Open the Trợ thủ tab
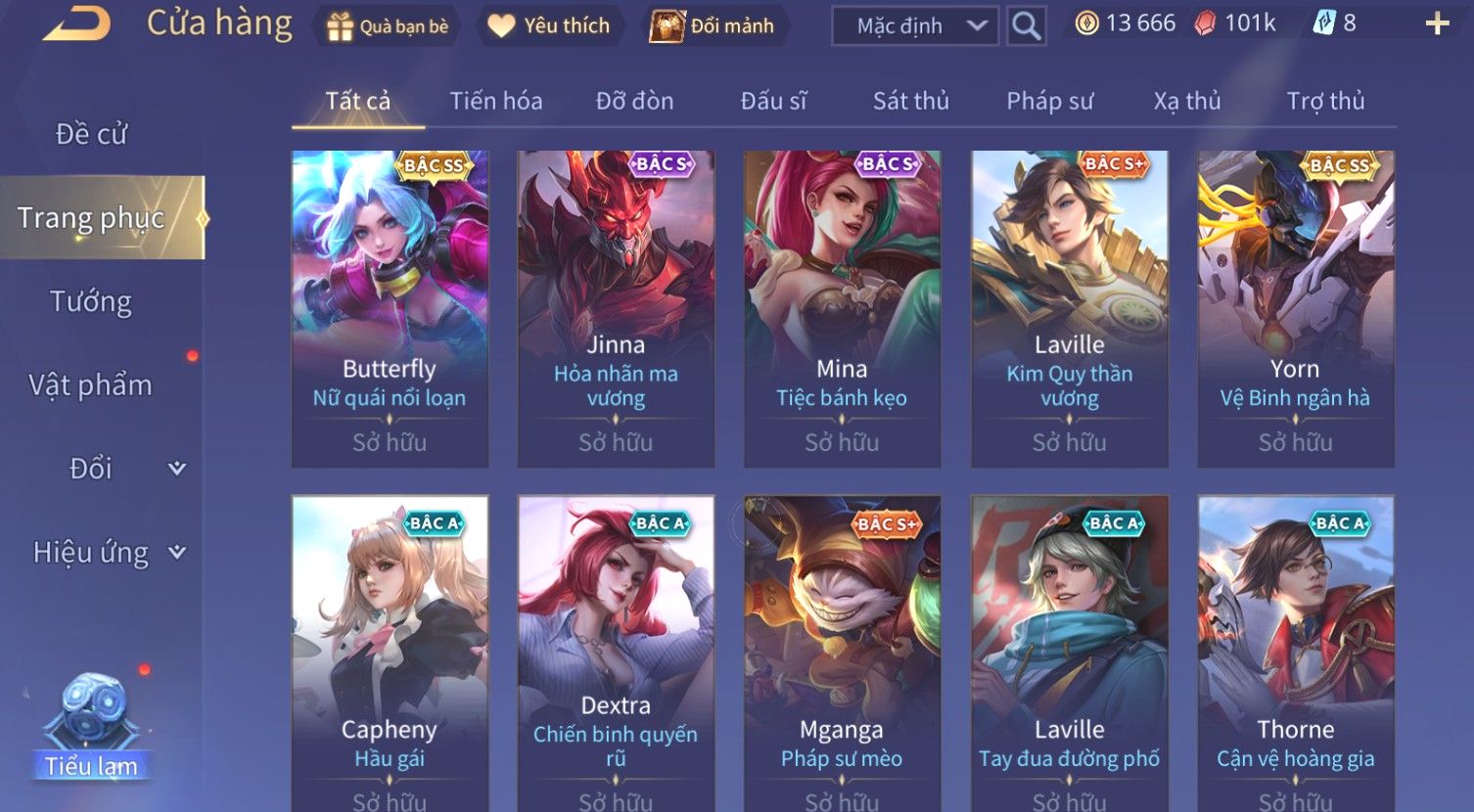The image size is (1474, 812). click(1325, 101)
